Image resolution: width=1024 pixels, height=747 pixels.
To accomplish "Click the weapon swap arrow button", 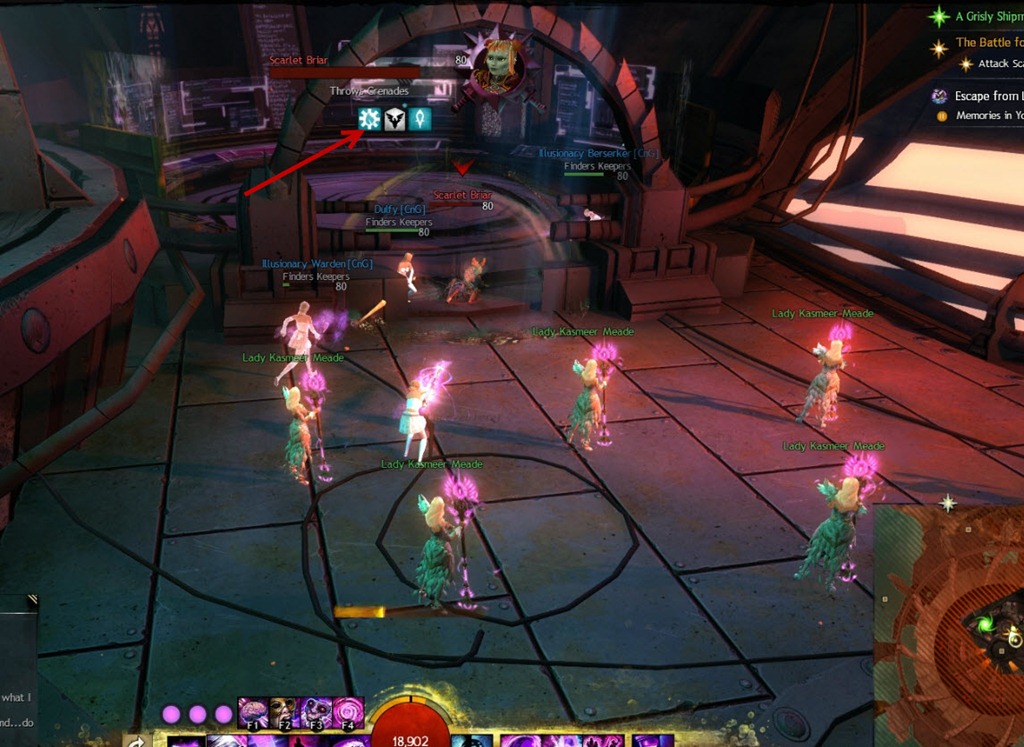I will [x=136, y=741].
